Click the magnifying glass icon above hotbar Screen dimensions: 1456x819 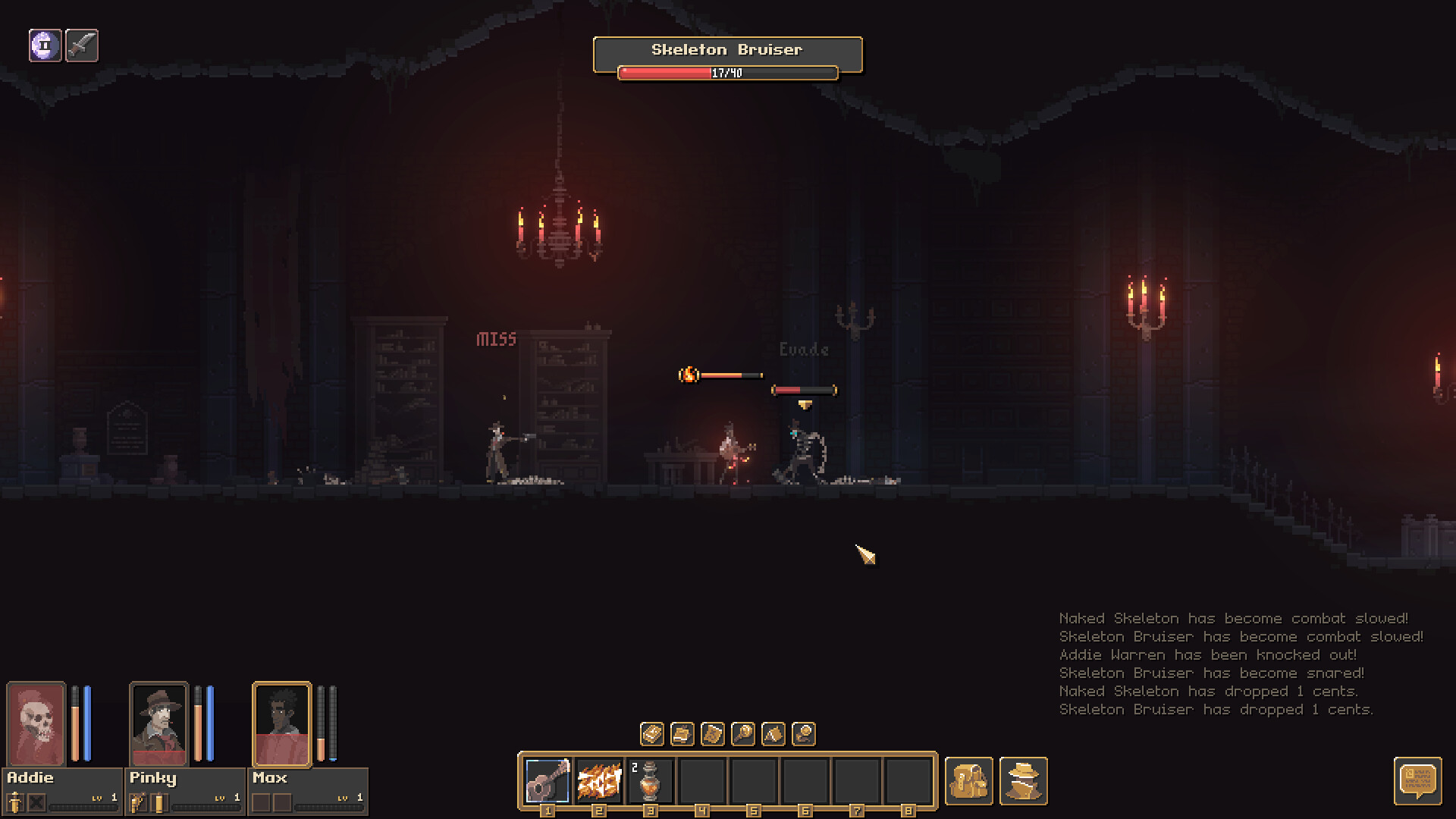pos(743,734)
